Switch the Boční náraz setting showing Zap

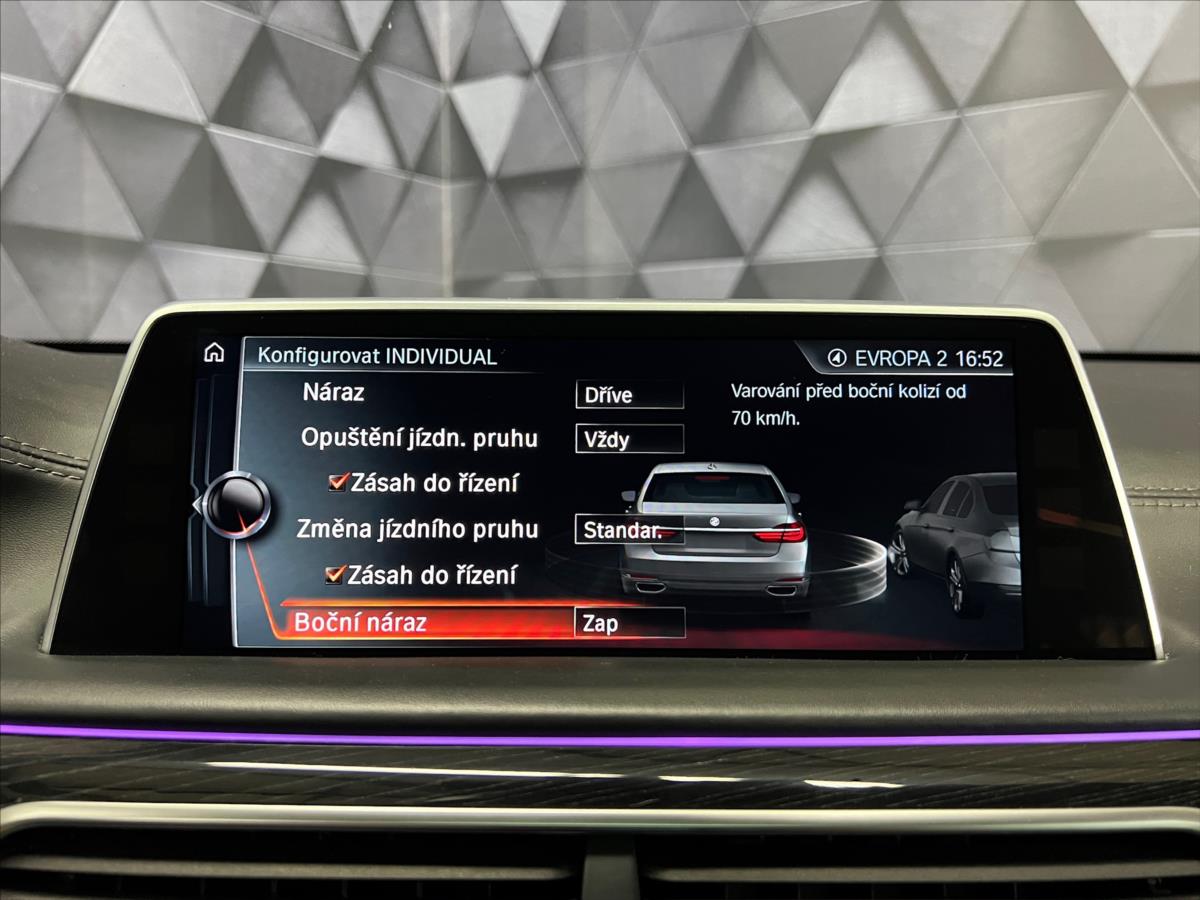629,623
